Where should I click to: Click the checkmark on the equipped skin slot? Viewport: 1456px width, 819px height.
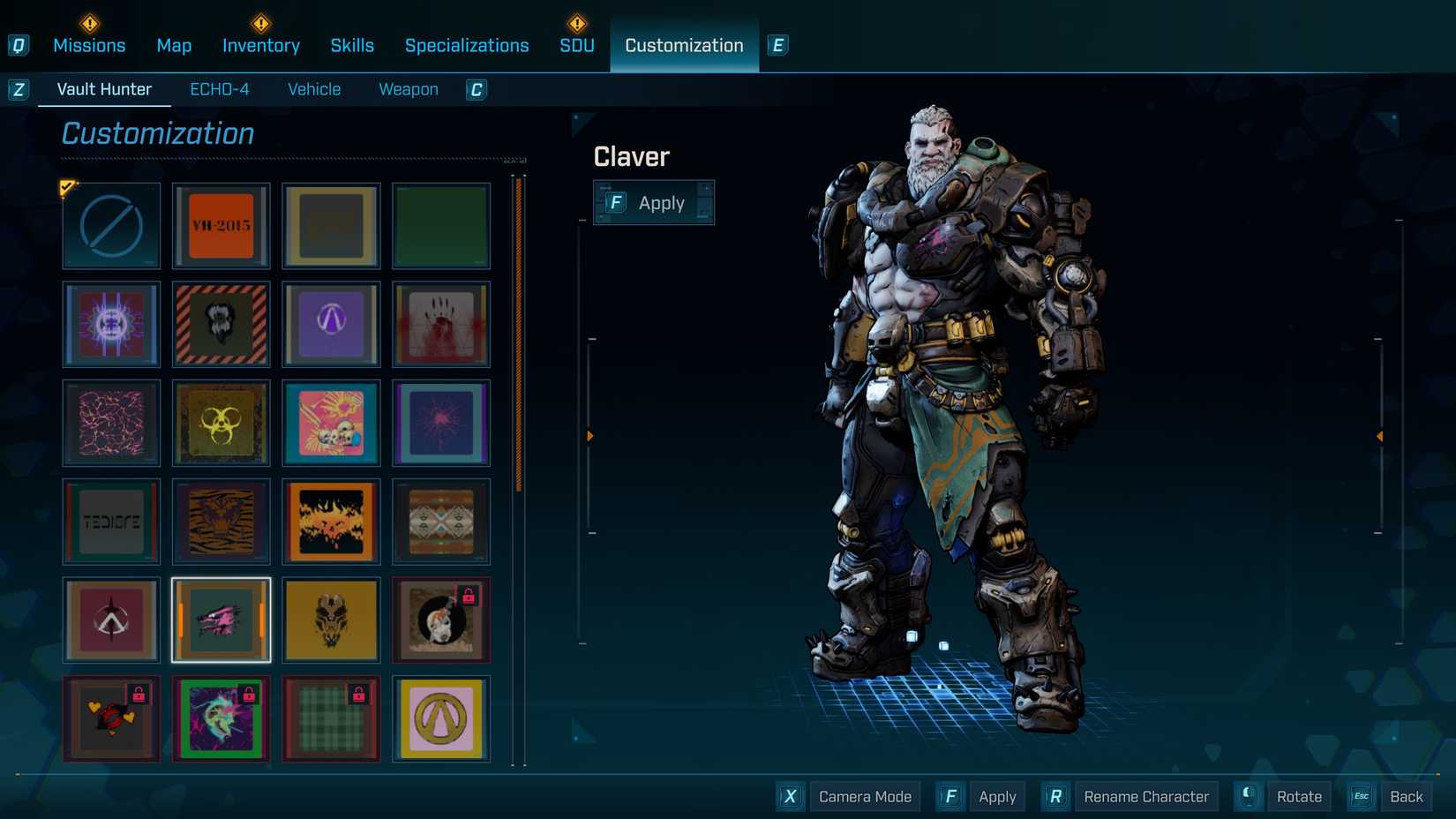point(68,186)
